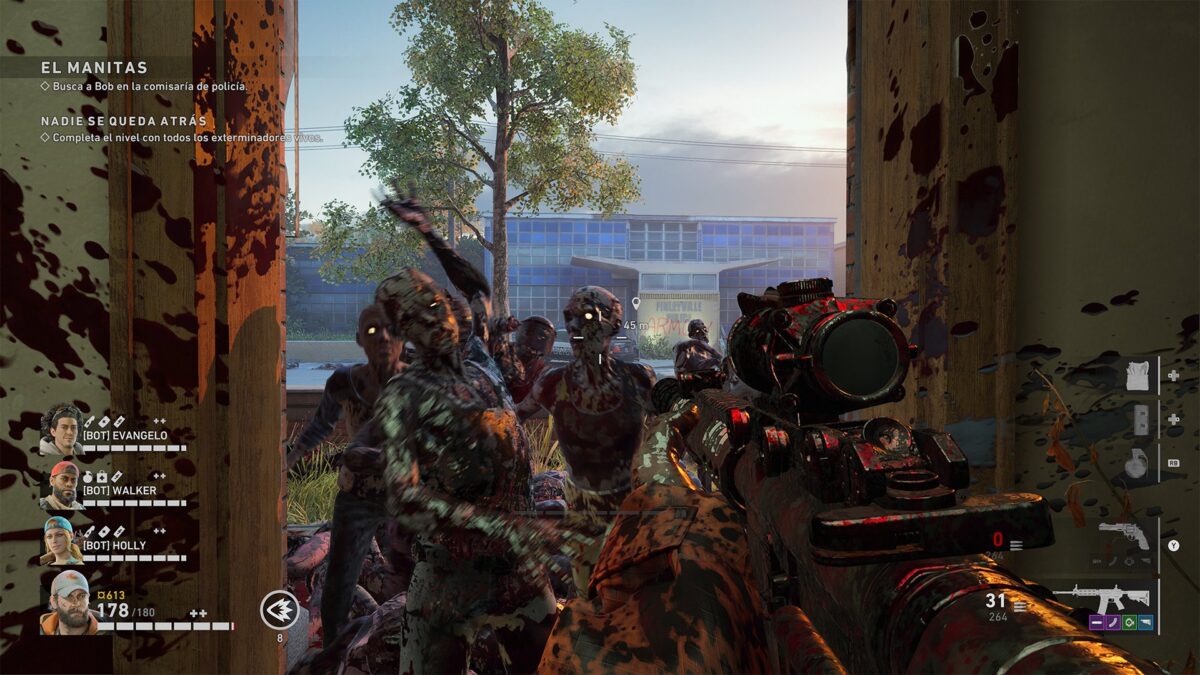This screenshot has height=675, width=1200.
Task: Activate the circular arrow-burst ability icon
Action: click(279, 609)
